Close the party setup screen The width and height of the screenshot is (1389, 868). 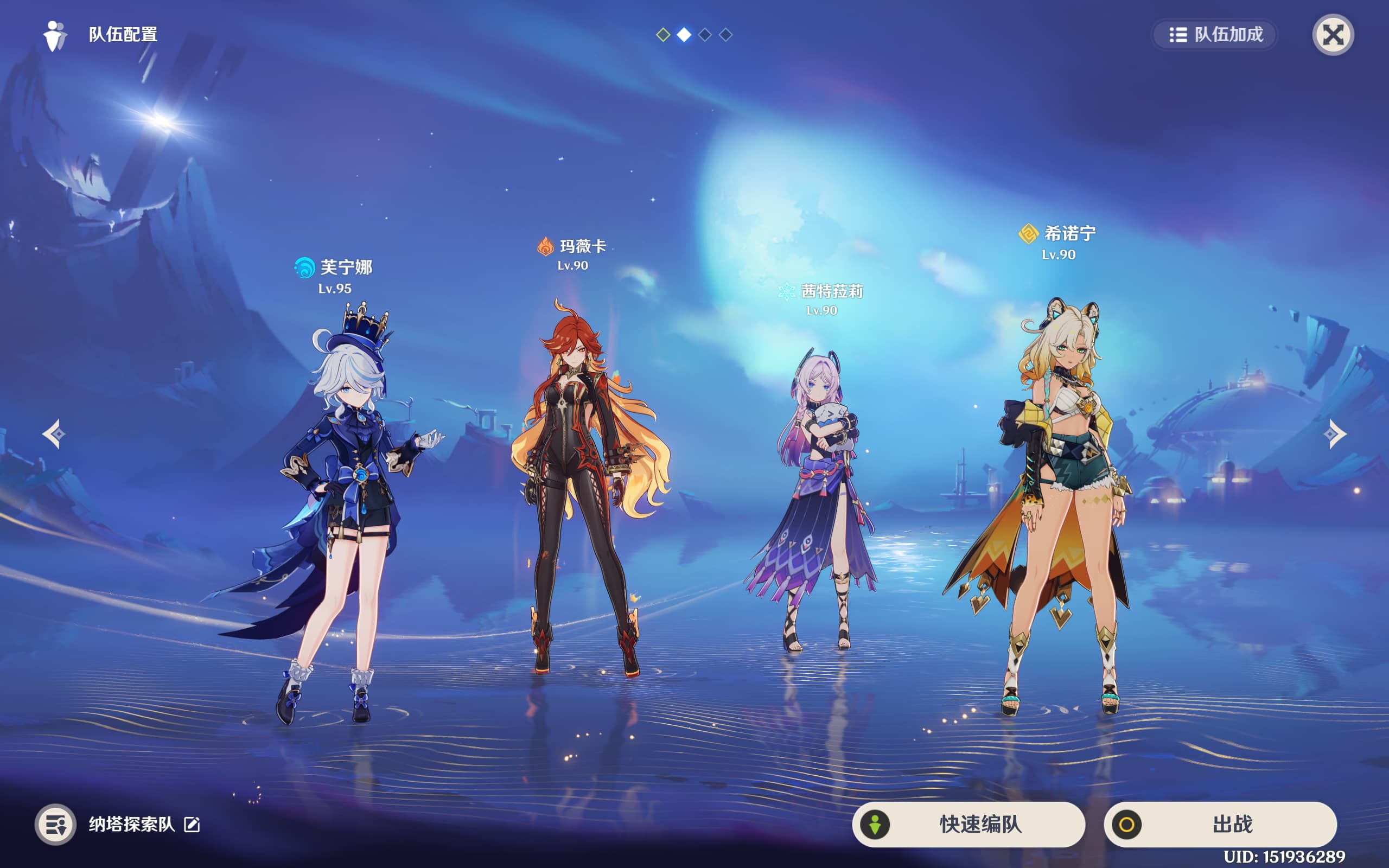1333,35
